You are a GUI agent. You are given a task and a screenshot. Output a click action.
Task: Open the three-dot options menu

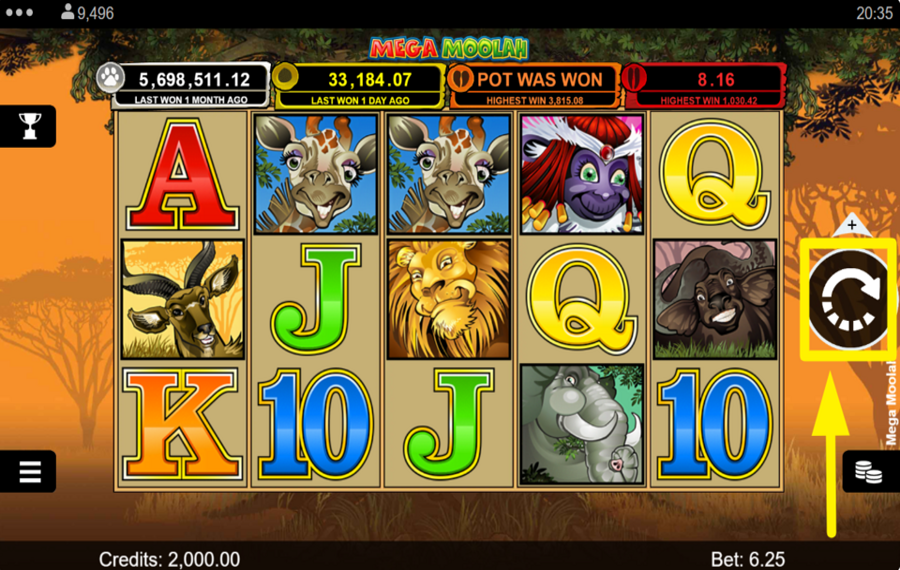click(20, 13)
